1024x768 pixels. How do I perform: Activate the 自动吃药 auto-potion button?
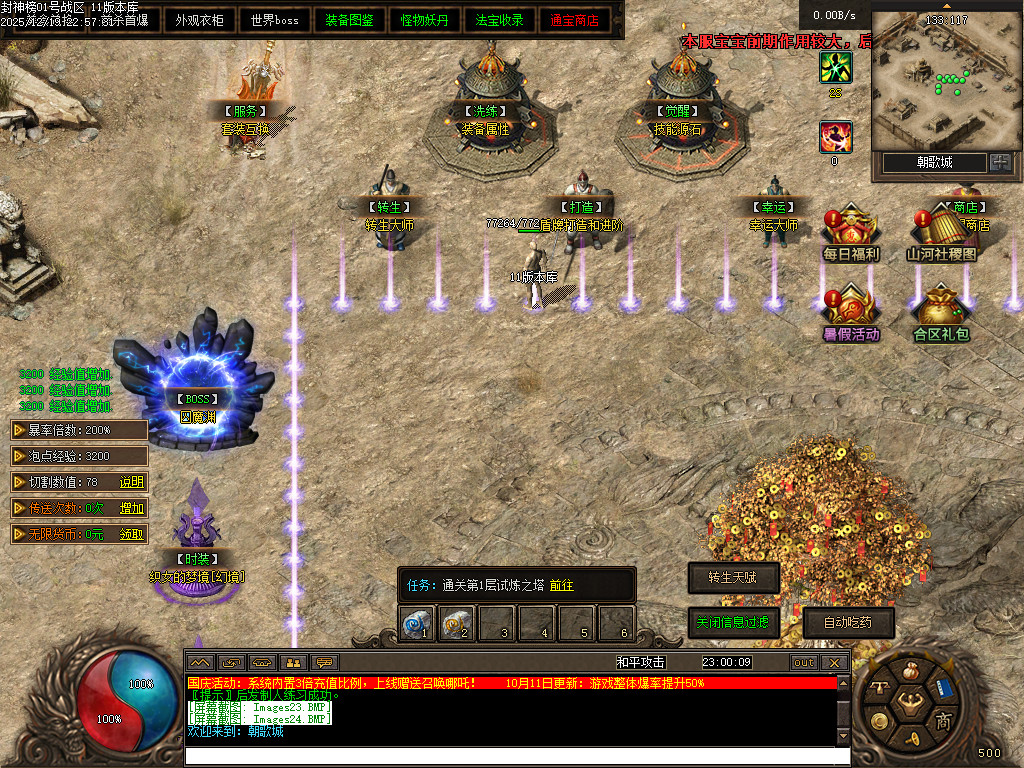(x=847, y=622)
